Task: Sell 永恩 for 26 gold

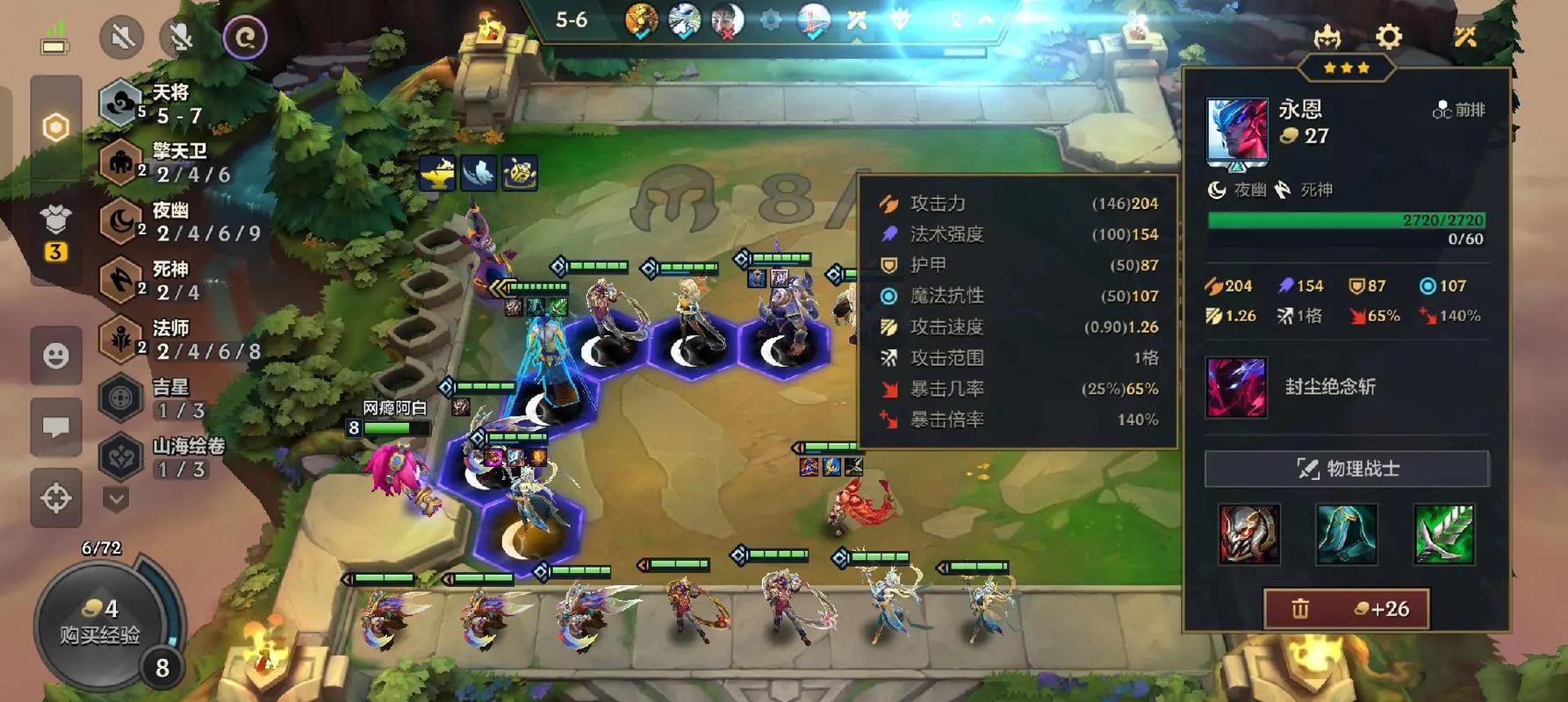Action: [x=1346, y=609]
